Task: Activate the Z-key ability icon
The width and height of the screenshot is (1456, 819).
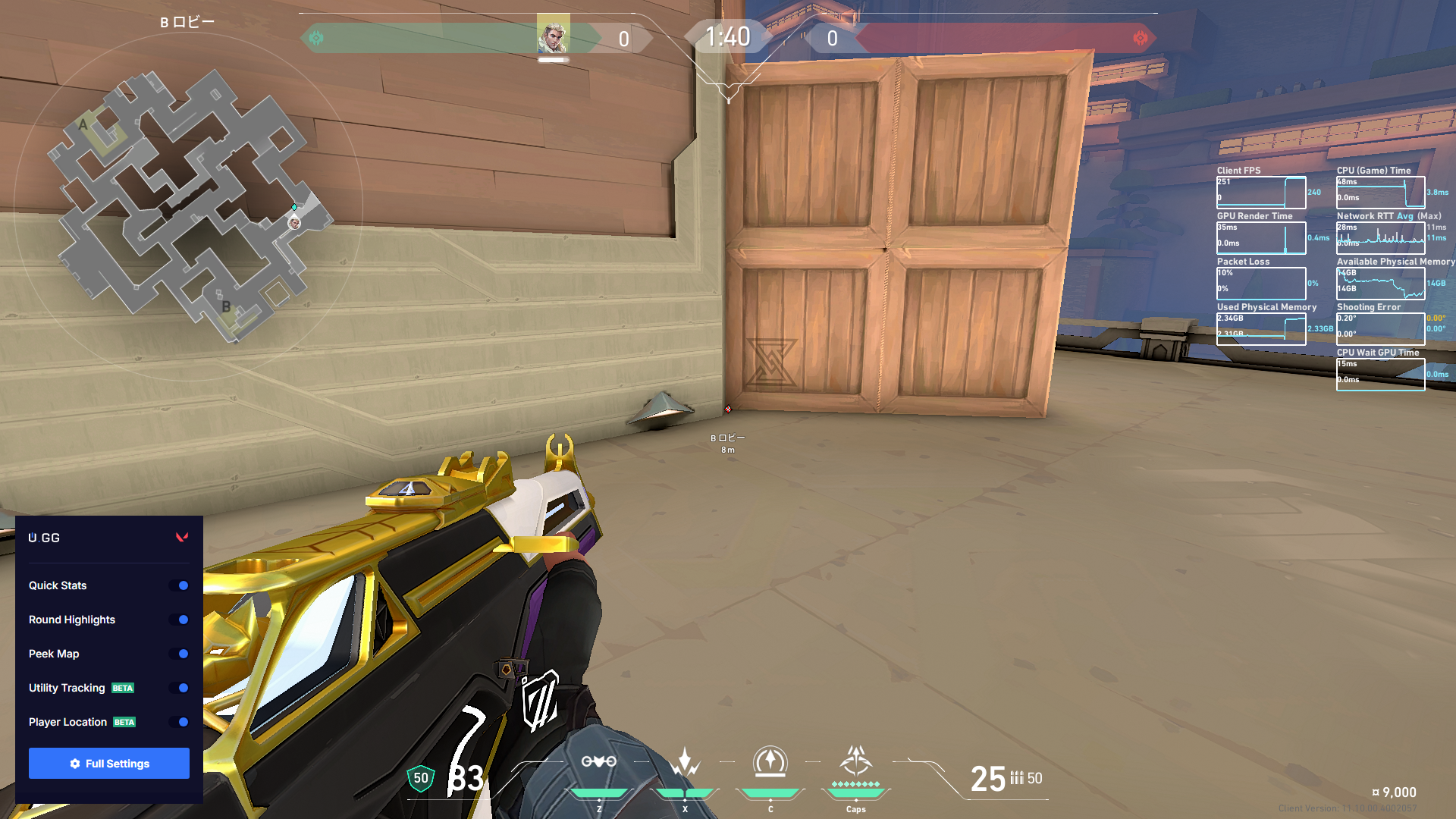Action: point(598,762)
